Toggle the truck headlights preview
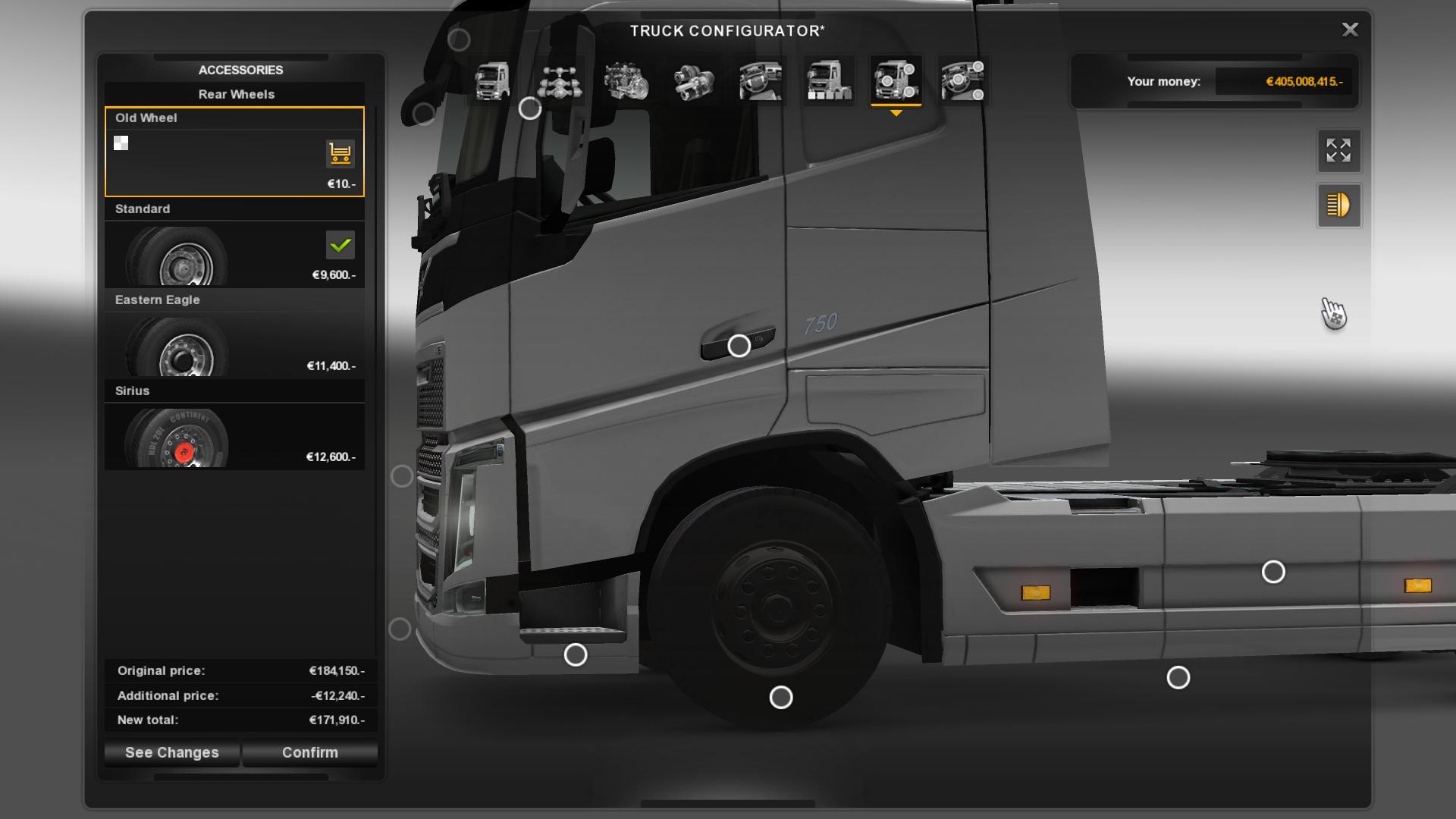1456x819 pixels. 1338,206
